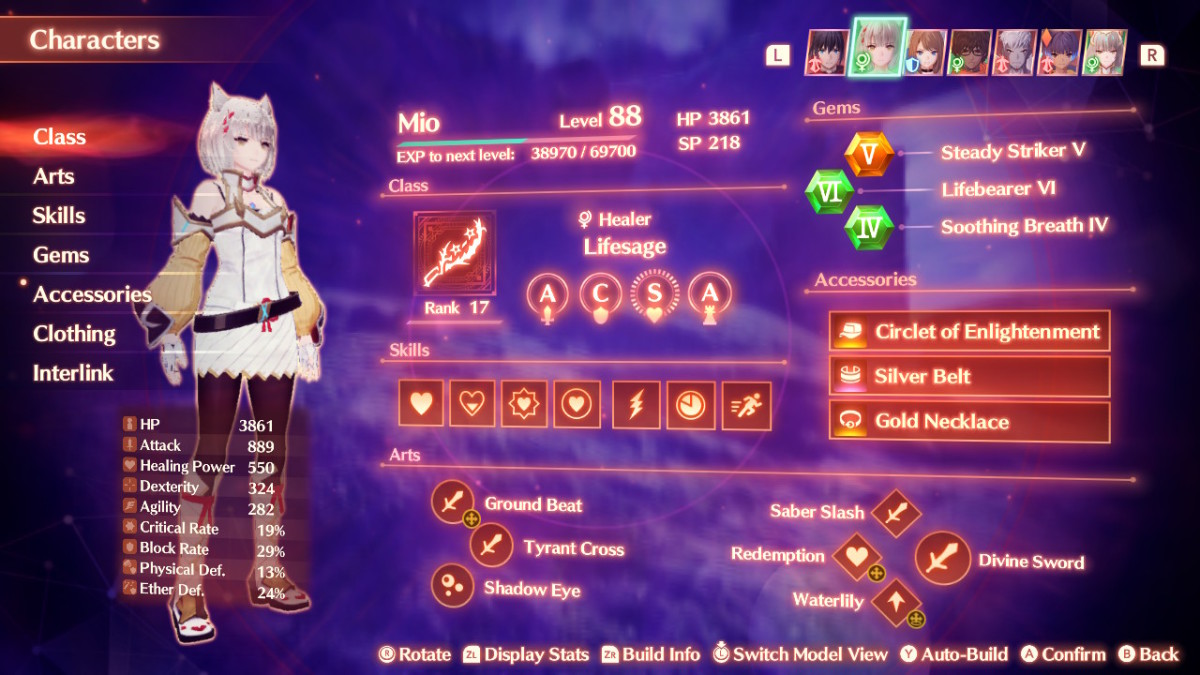Switch to the first character portrait
The image size is (1200, 675).
click(x=826, y=53)
